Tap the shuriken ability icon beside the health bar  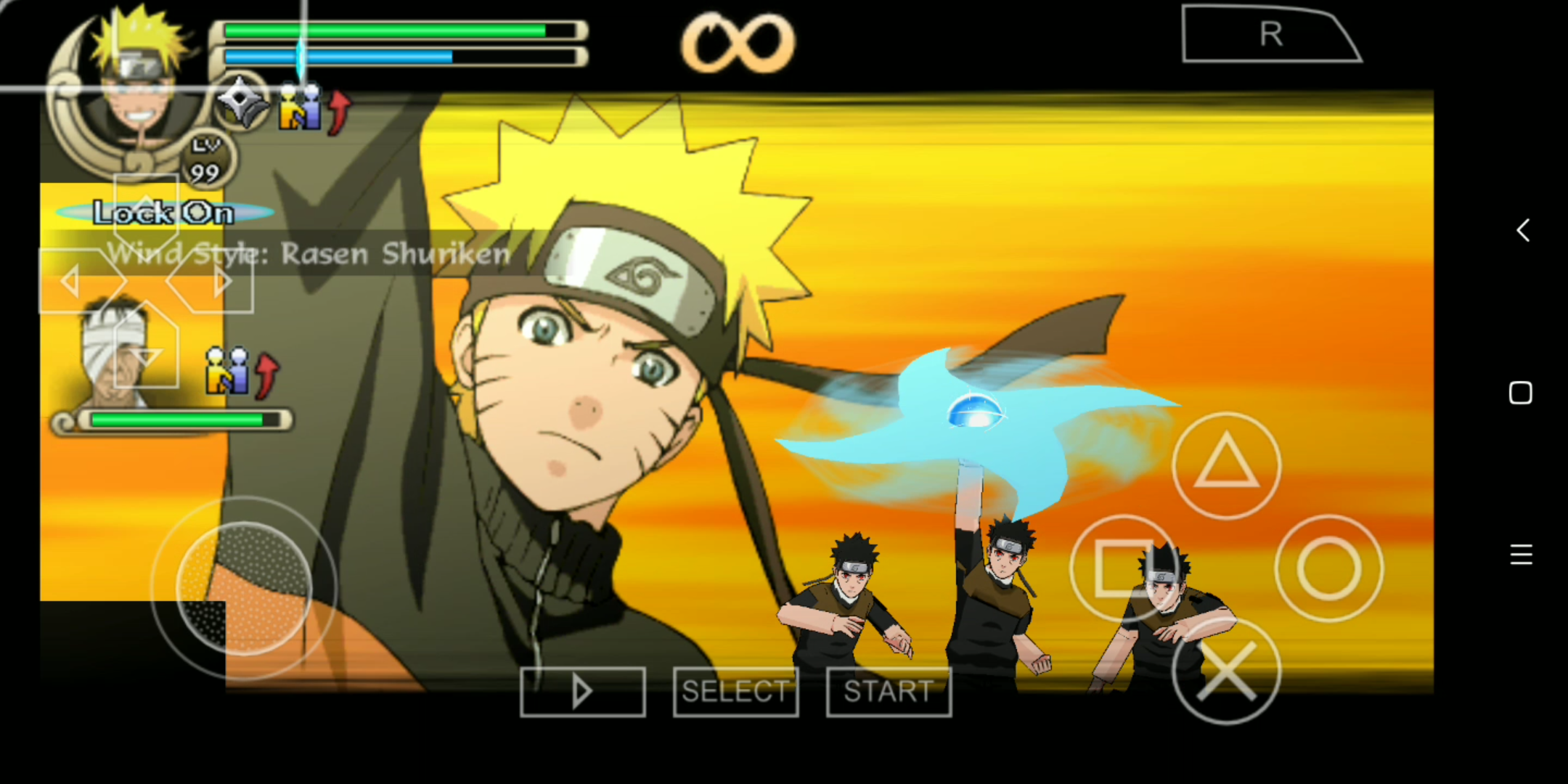tap(242, 104)
